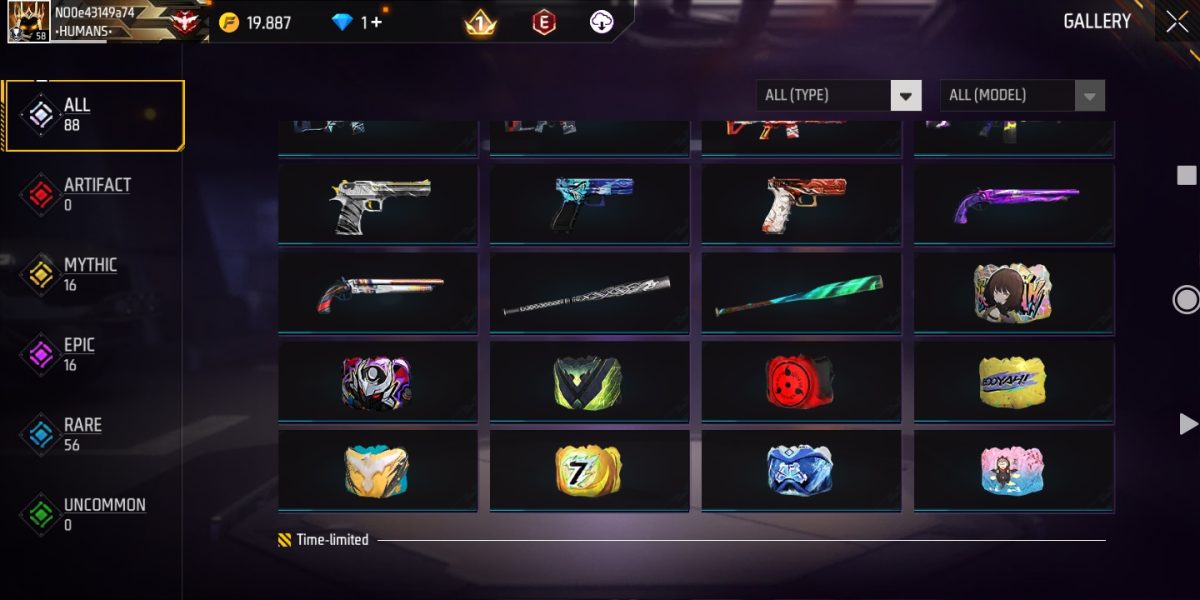
Task: Tap the gold coin balance
Action: point(256,22)
